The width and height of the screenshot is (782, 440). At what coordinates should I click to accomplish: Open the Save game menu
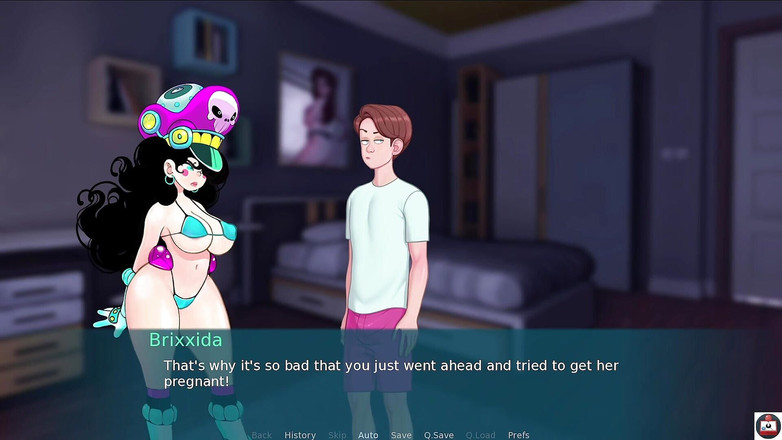401,435
